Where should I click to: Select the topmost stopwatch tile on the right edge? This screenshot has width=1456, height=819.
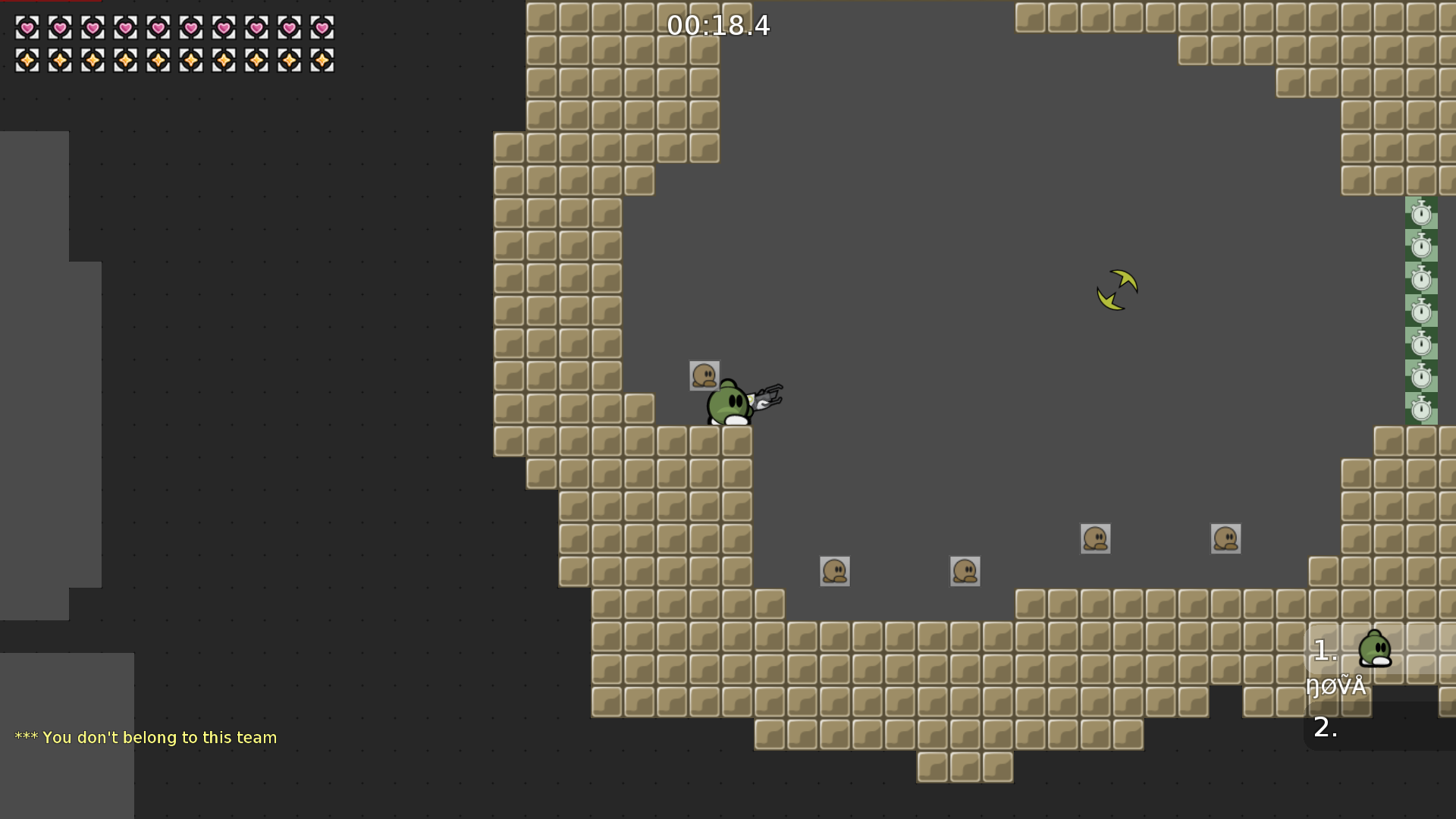pos(1420,215)
